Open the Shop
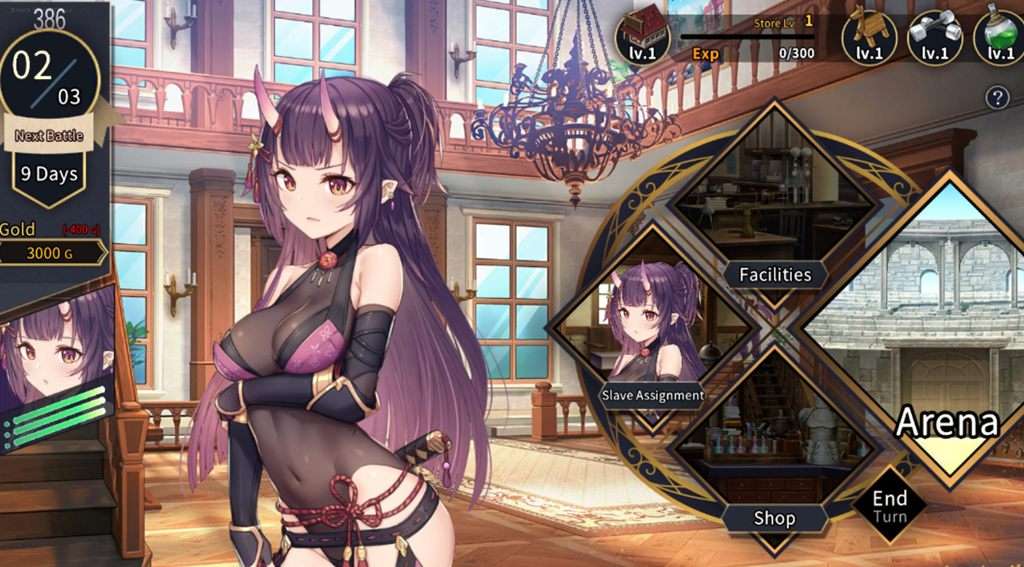 (x=774, y=517)
